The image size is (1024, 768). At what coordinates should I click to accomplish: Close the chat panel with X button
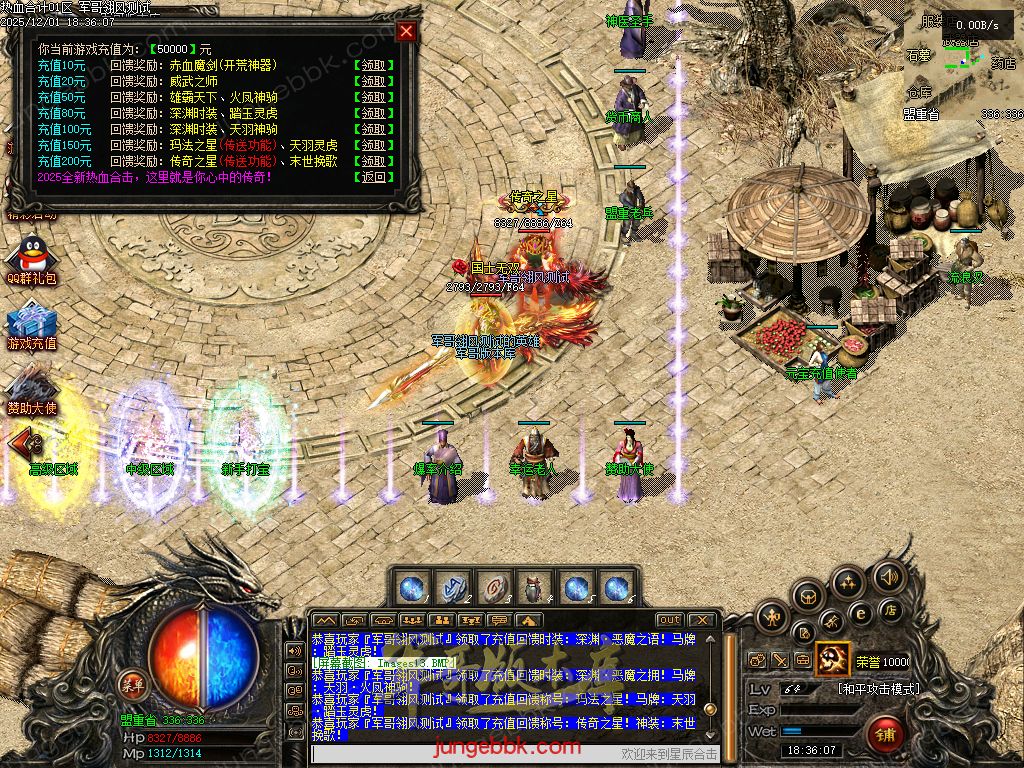pyautogui.click(x=702, y=620)
